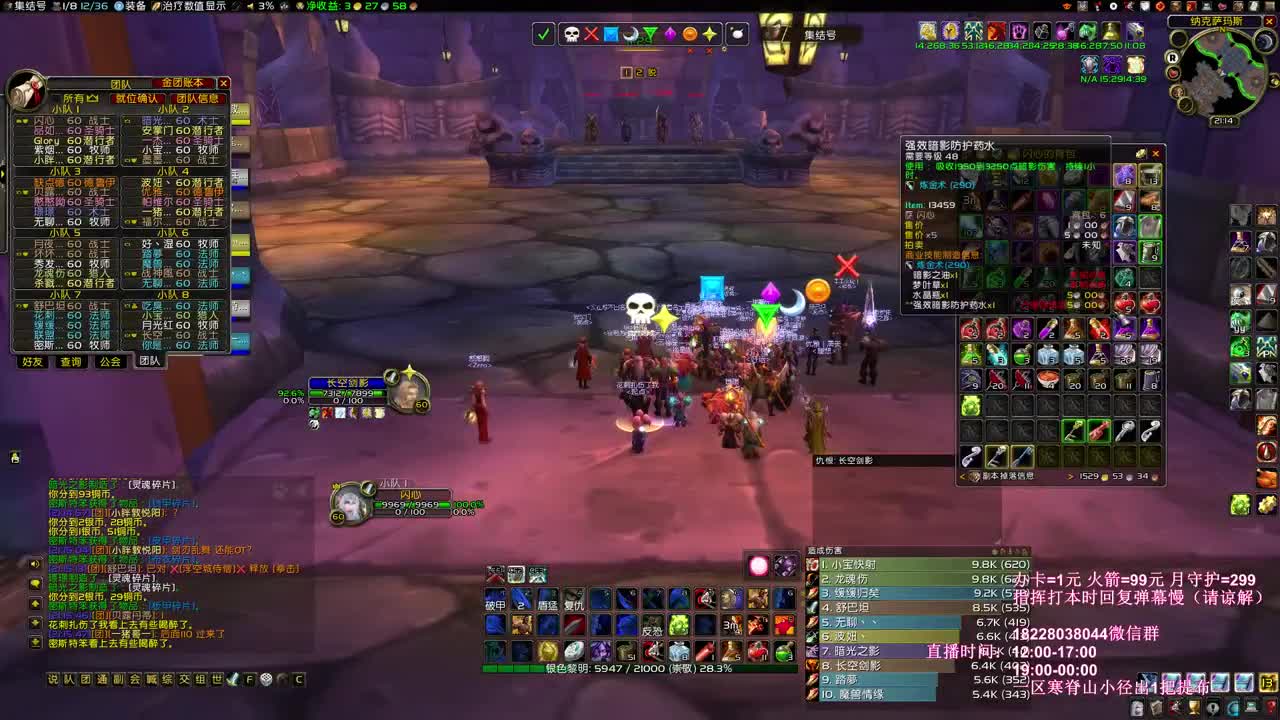Click the 就位确认 ready check button
The width and height of the screenshot is (1280, 720).
139,98
